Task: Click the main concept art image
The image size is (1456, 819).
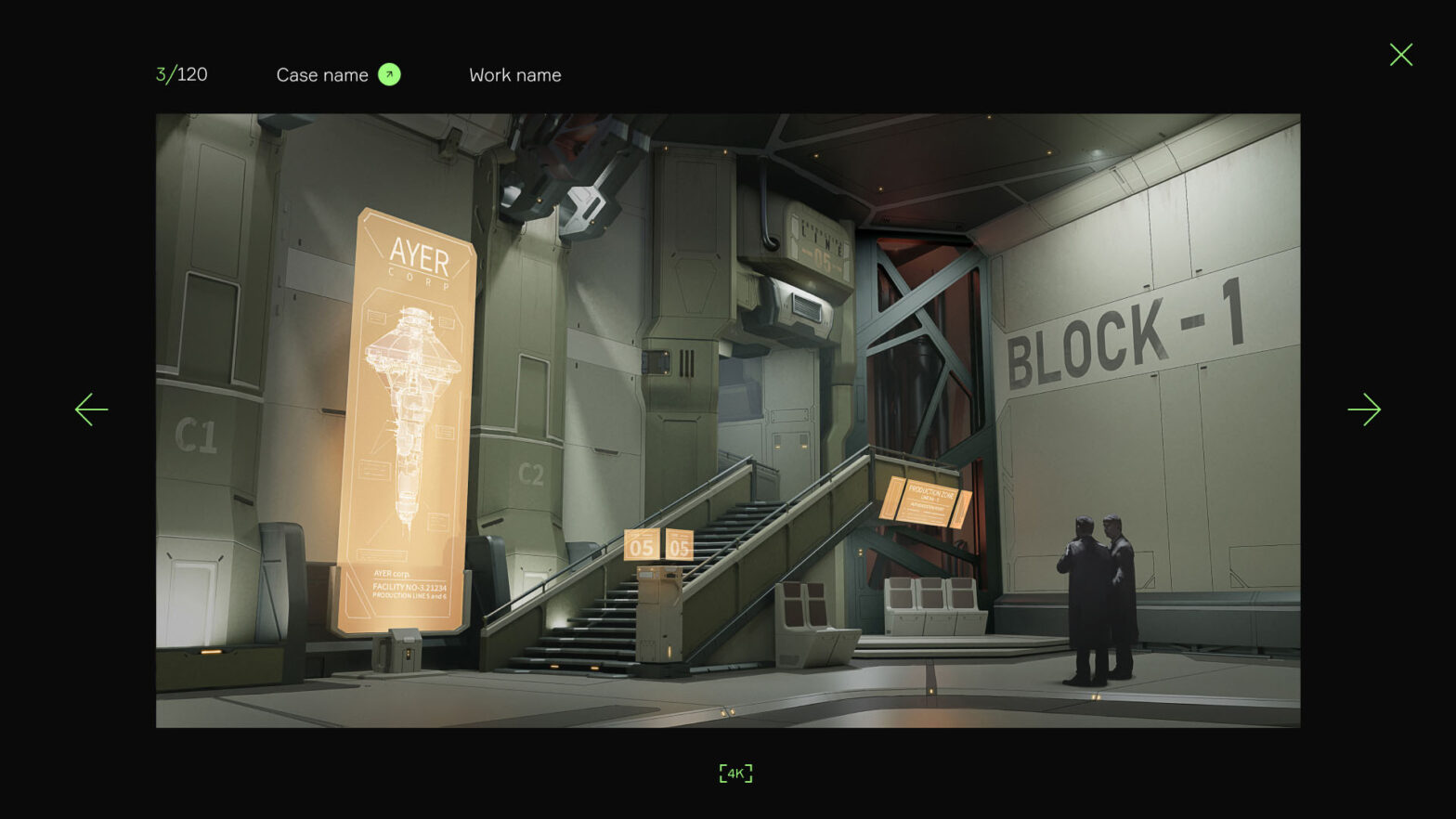Action: (727, 420)
